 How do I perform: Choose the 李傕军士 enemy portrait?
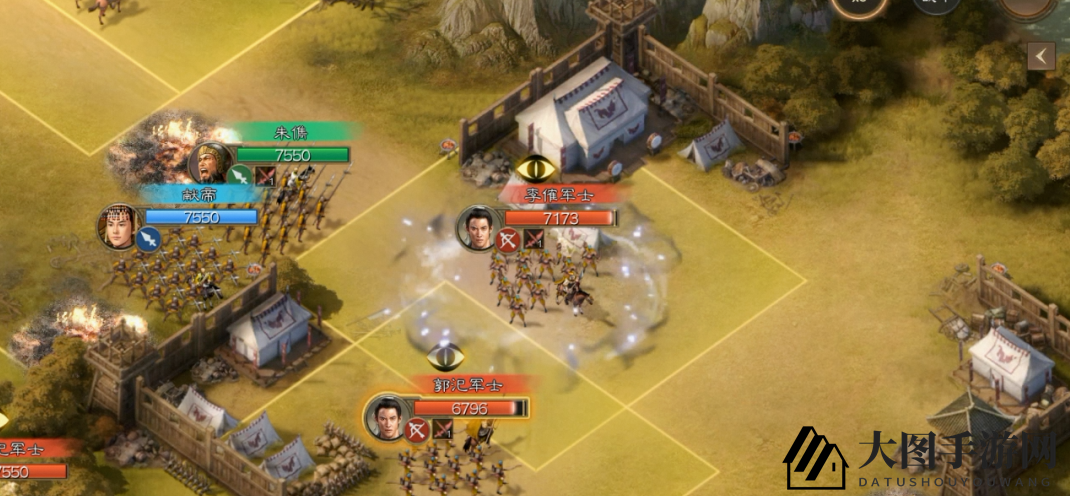point(478,226)
